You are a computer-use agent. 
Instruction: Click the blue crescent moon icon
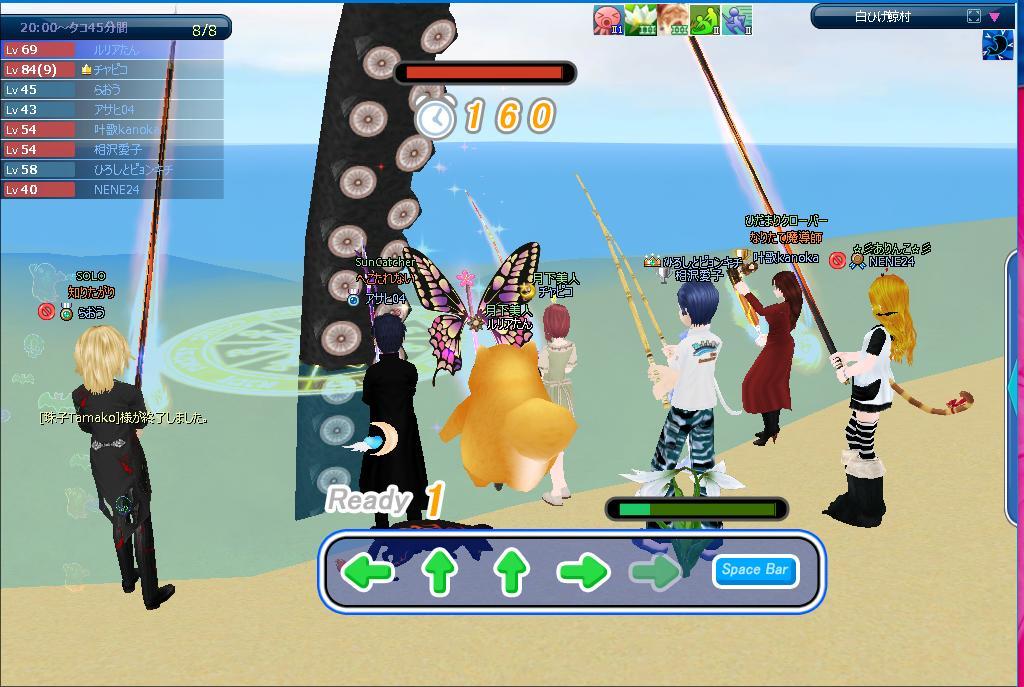pyautogui.click(x=998, y=45)
